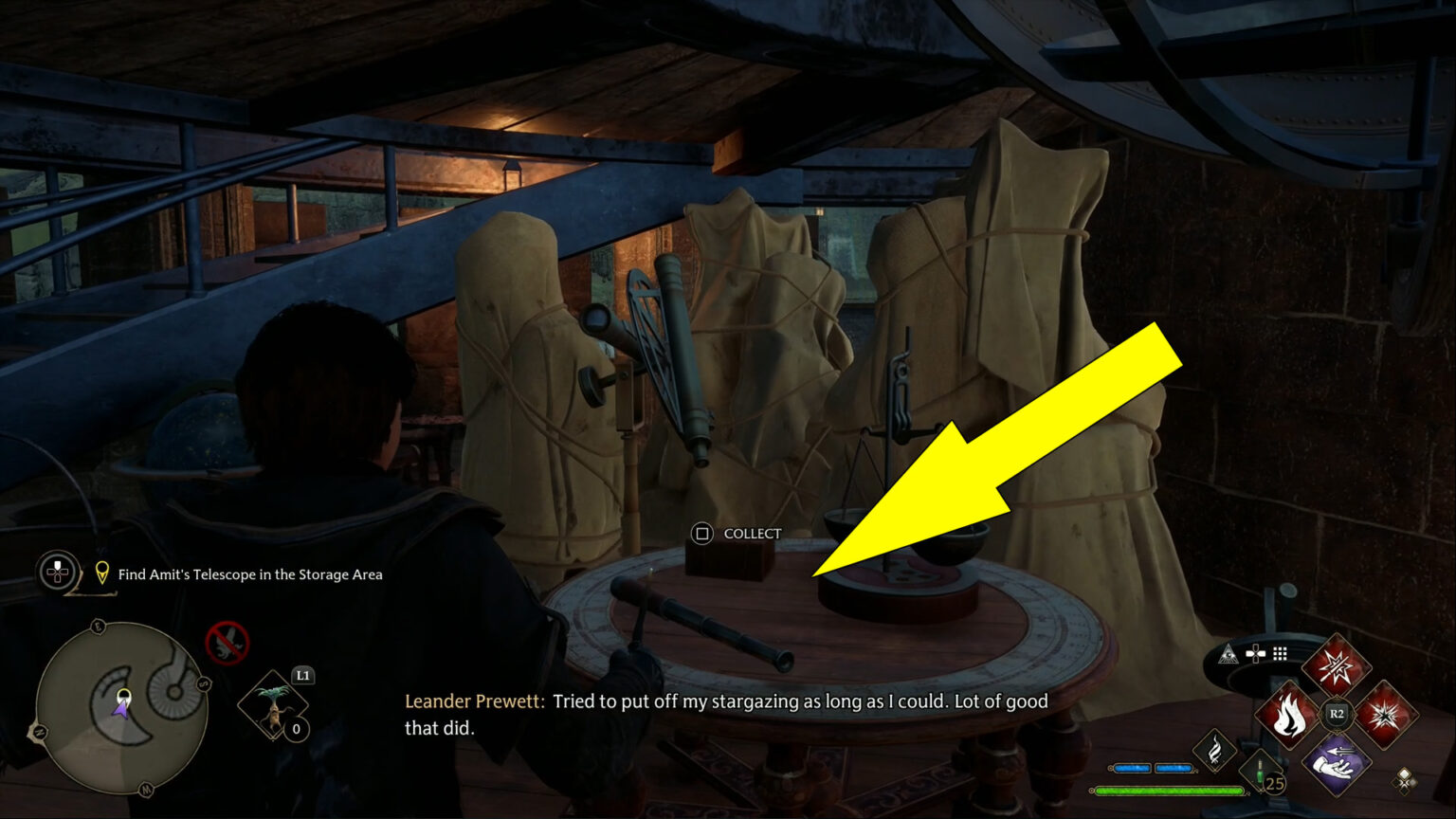This screenshot has height=819, width=1456.
Task: Click the Revelio eye-pyramid icon
Action: 1228,653
